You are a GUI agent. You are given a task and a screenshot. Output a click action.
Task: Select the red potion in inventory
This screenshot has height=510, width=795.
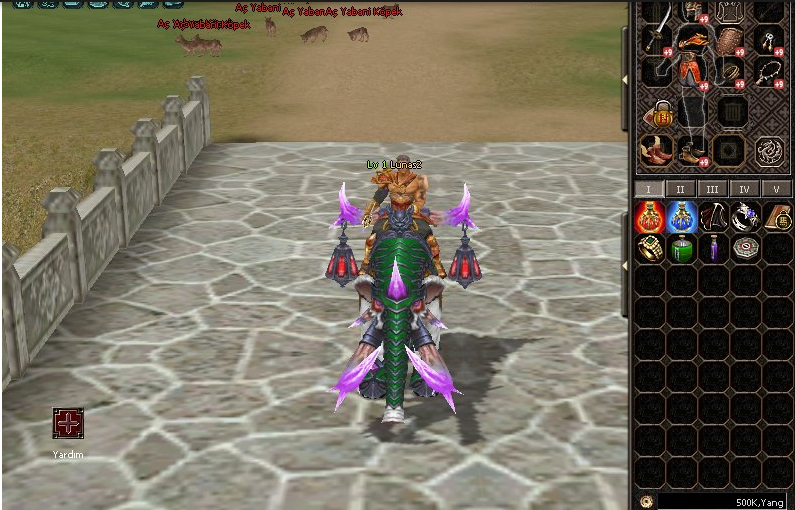[x=650, y=216]
